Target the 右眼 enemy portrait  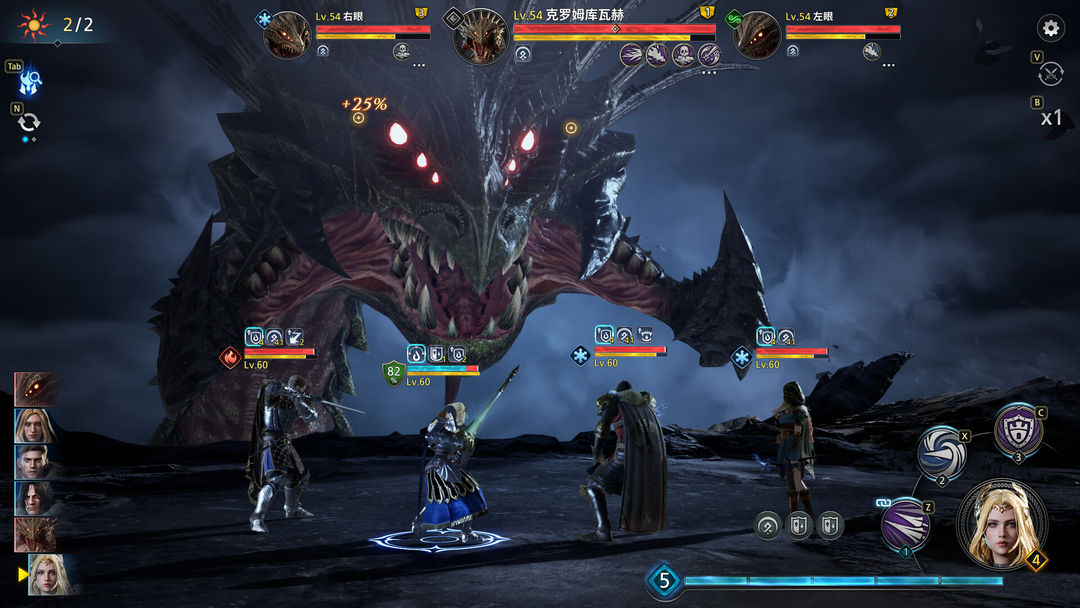click(287, 36)
